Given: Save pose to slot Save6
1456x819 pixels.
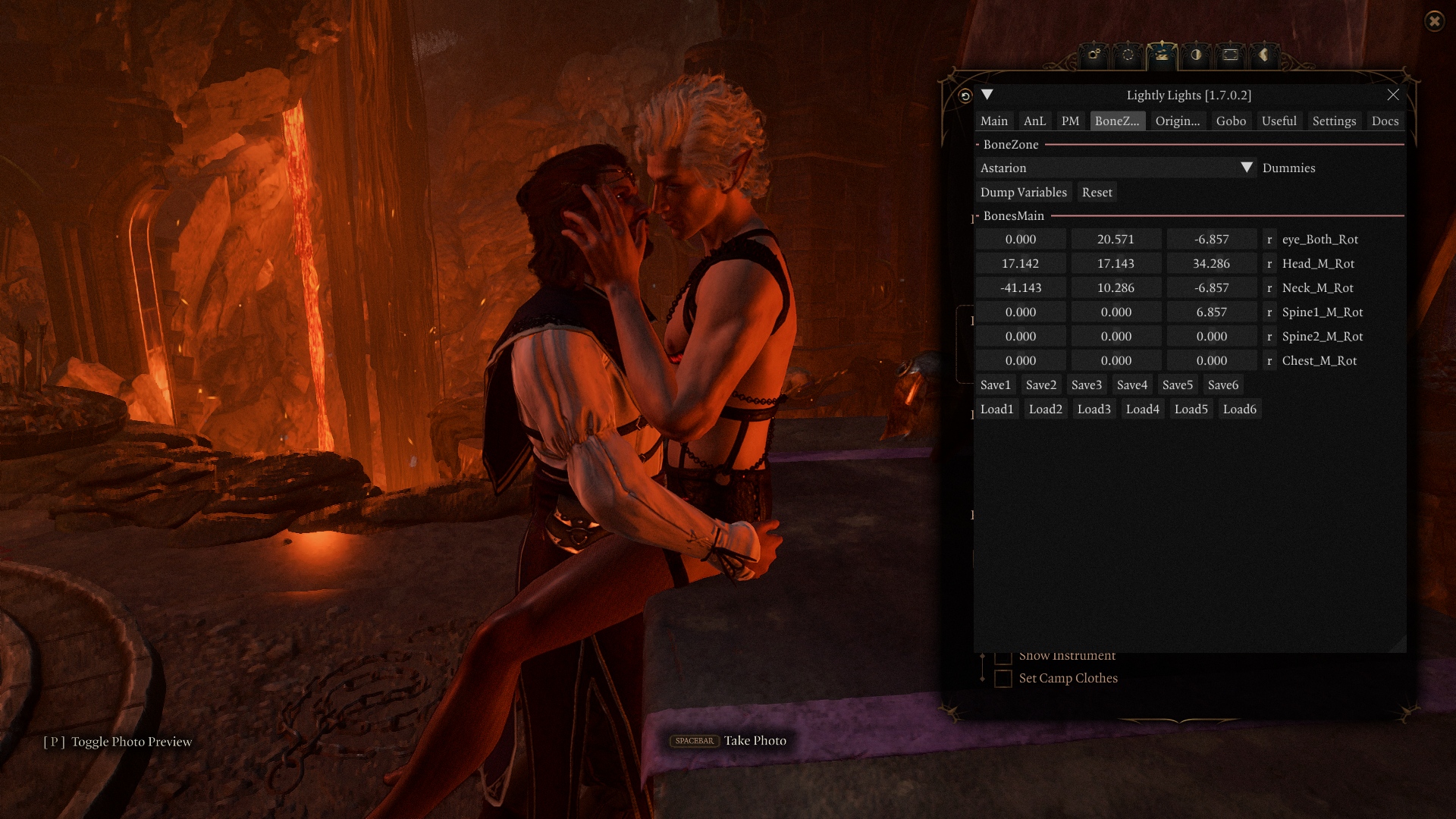Looking at the screenshot, I should (1222, 385).
